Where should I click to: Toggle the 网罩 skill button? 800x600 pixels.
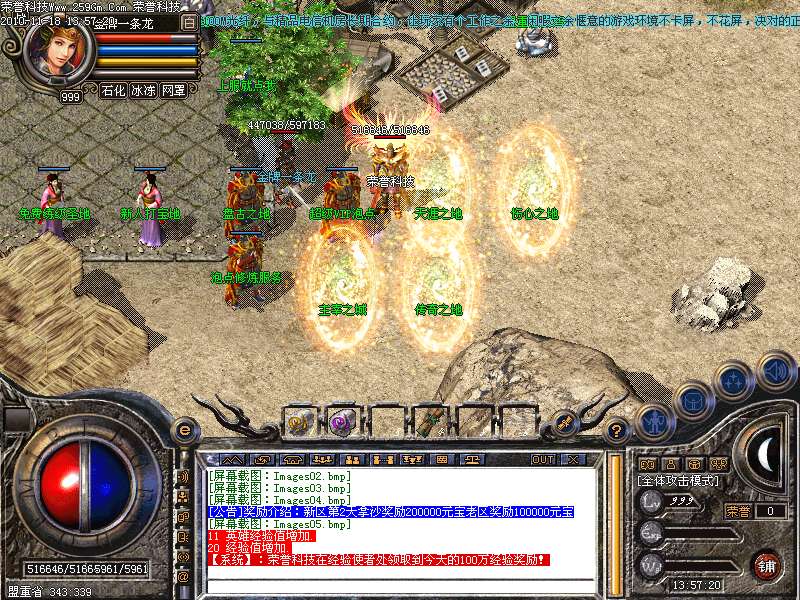click(173, 90)
